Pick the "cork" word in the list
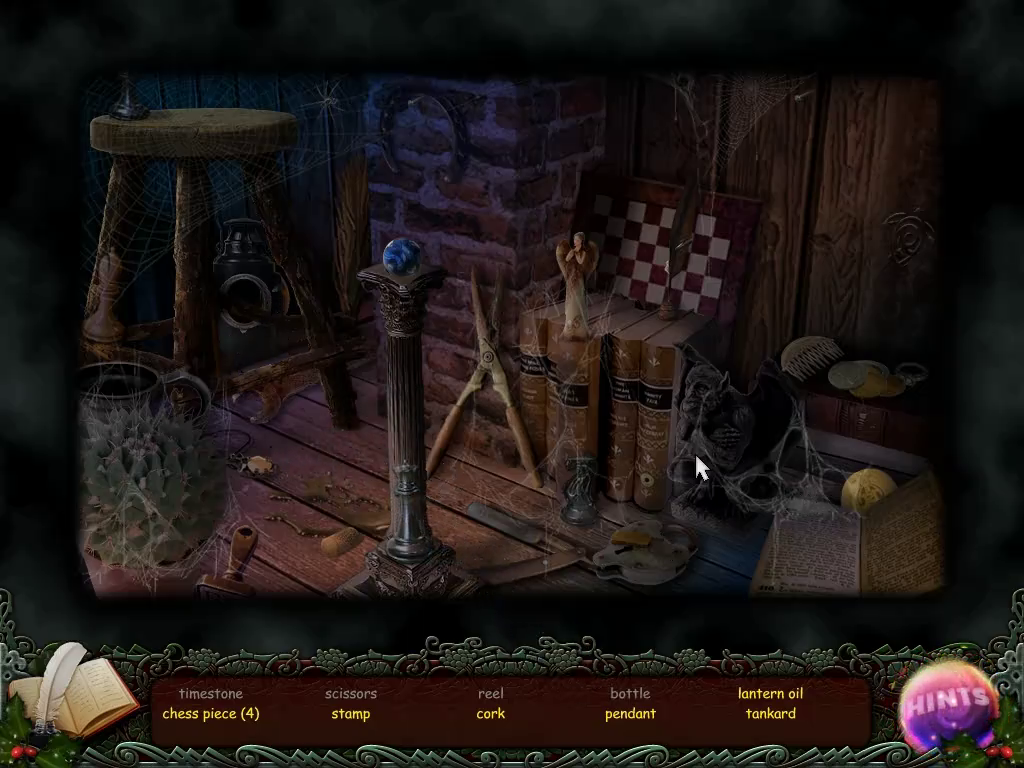The height and width of the screenshot is (768, 1024). coord(491,714)
